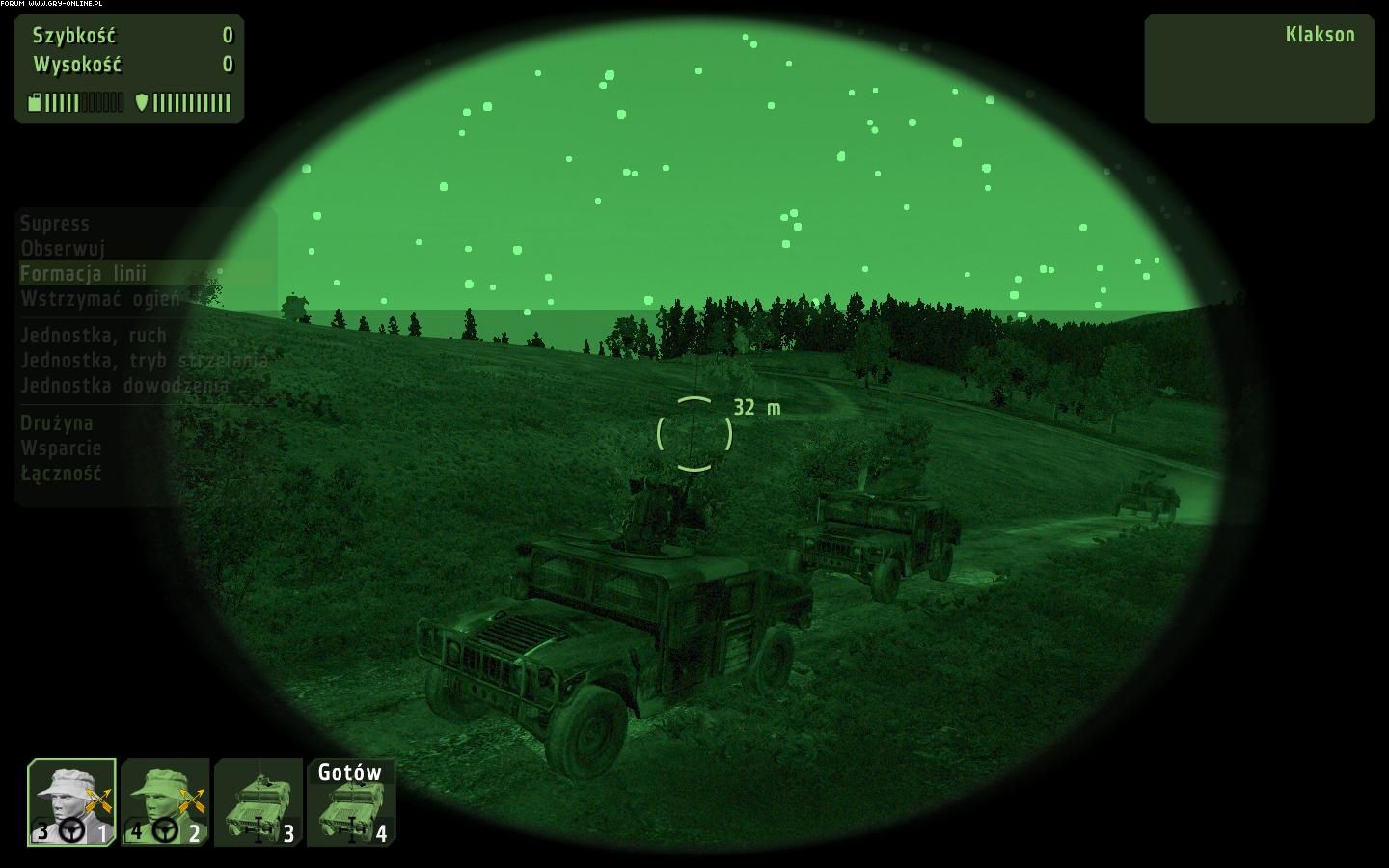
Task: Choose Wstrzymać ogień option
Action: [100, 299]
